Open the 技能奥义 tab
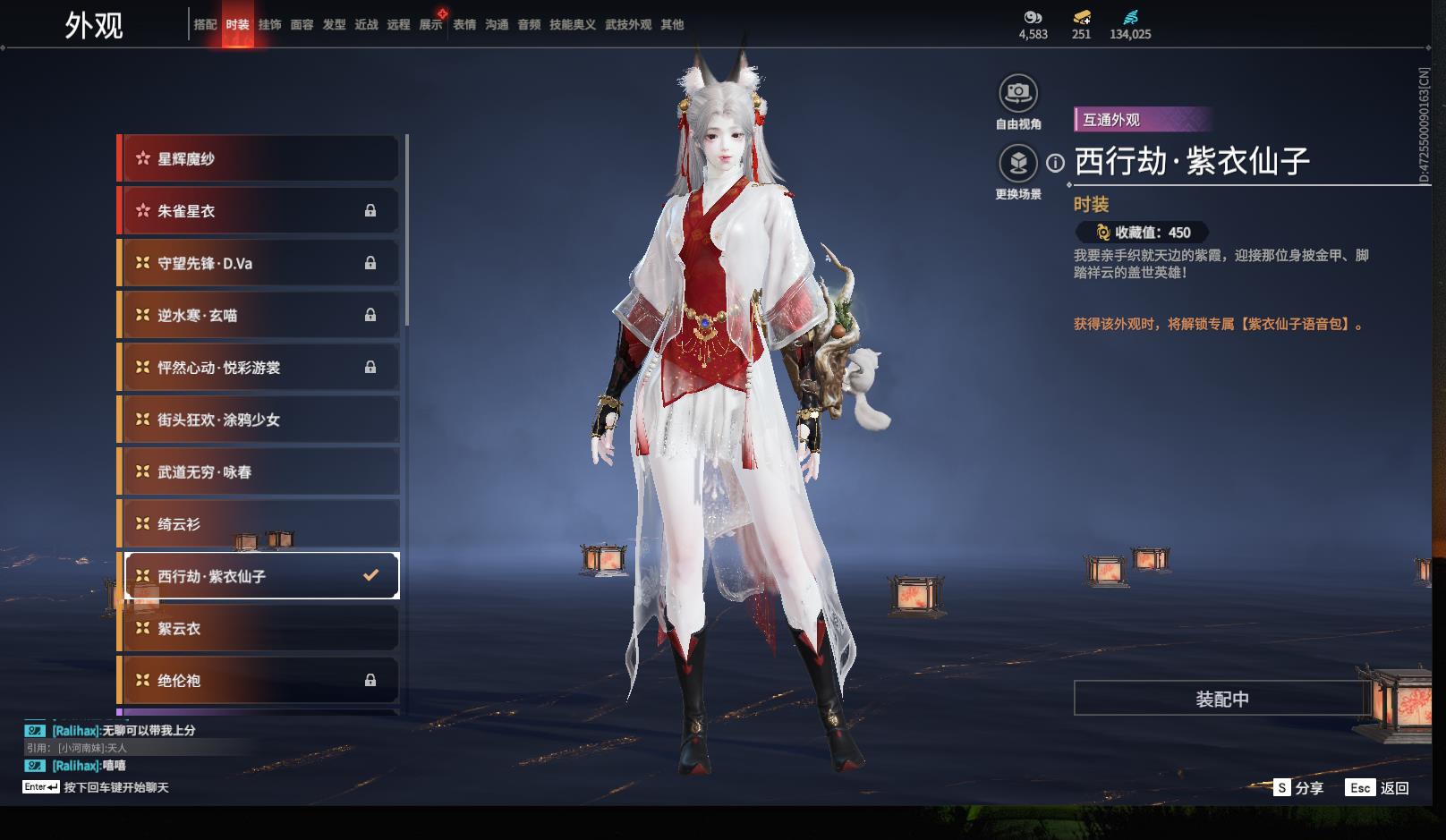 point(572,25)
